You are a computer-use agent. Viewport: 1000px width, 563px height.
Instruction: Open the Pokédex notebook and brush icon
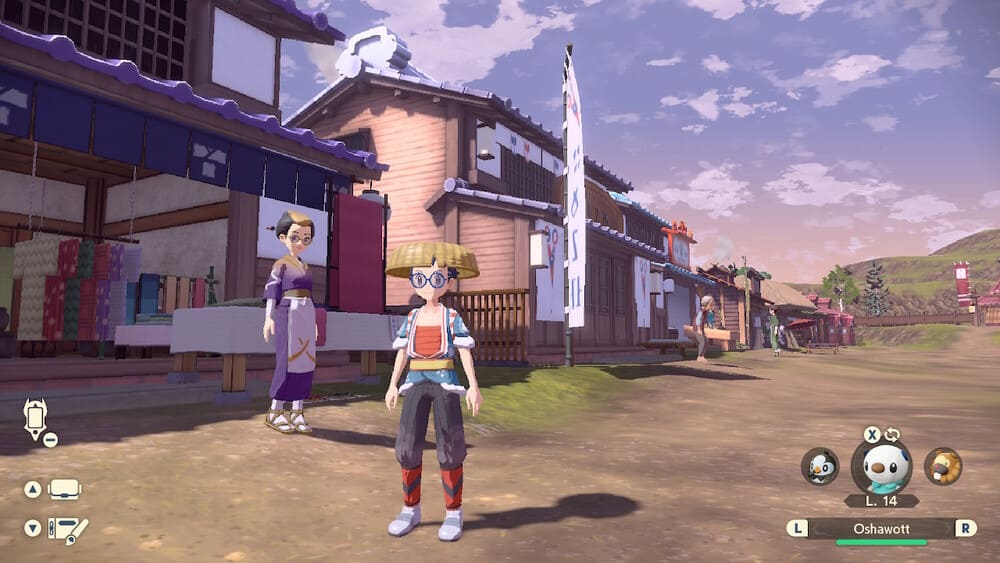[x=68, y=529]
